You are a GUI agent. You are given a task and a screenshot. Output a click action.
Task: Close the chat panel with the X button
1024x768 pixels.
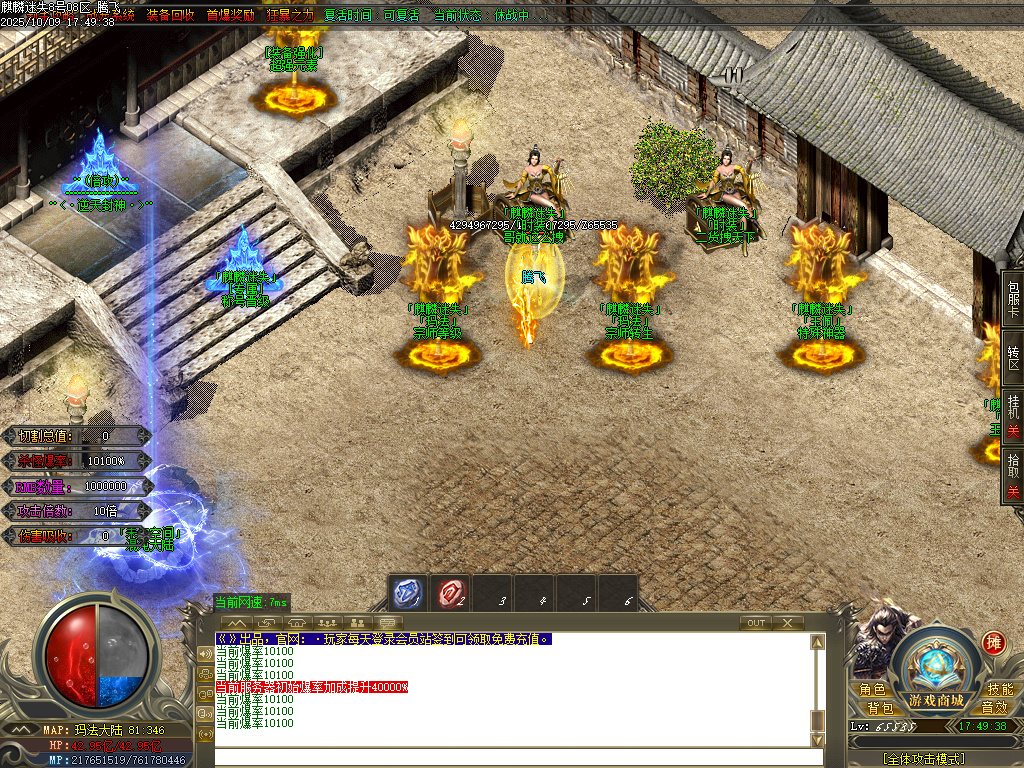coord(788,623)
